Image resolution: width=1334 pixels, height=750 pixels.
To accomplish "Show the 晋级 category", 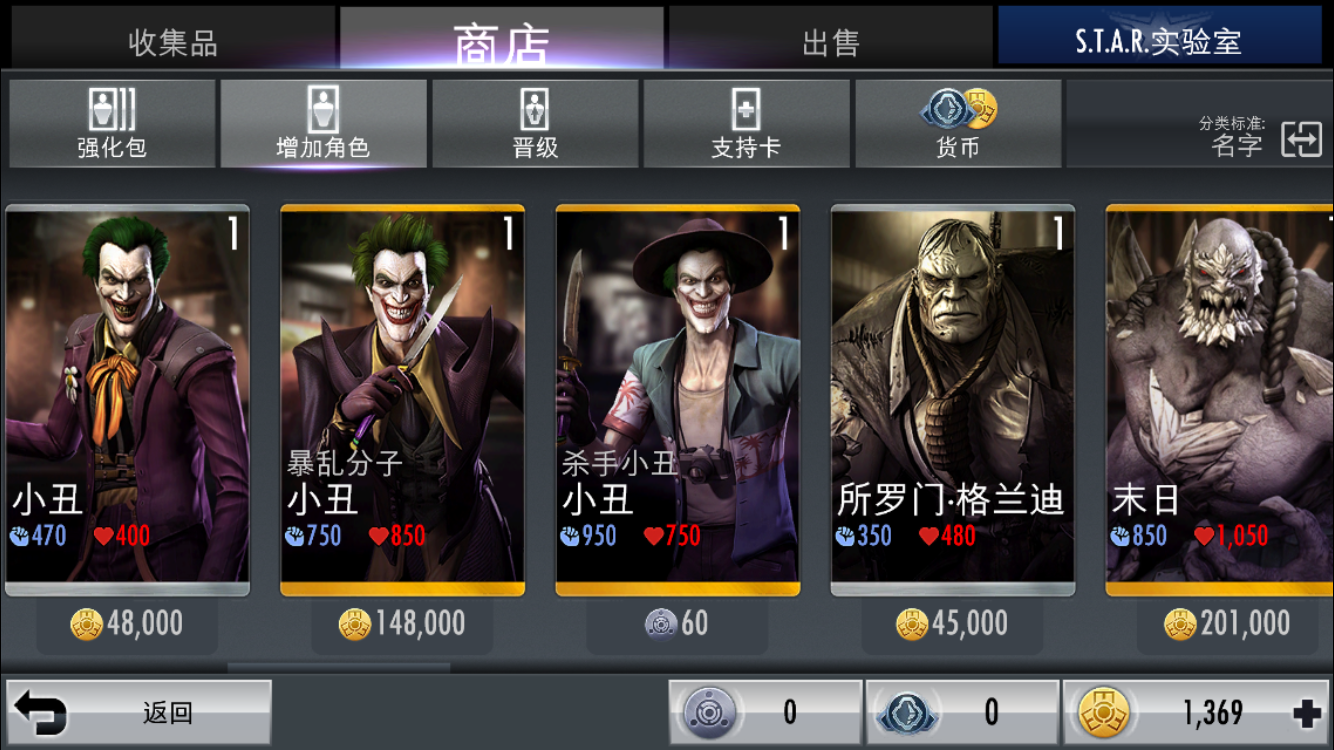I will (535, 124).
